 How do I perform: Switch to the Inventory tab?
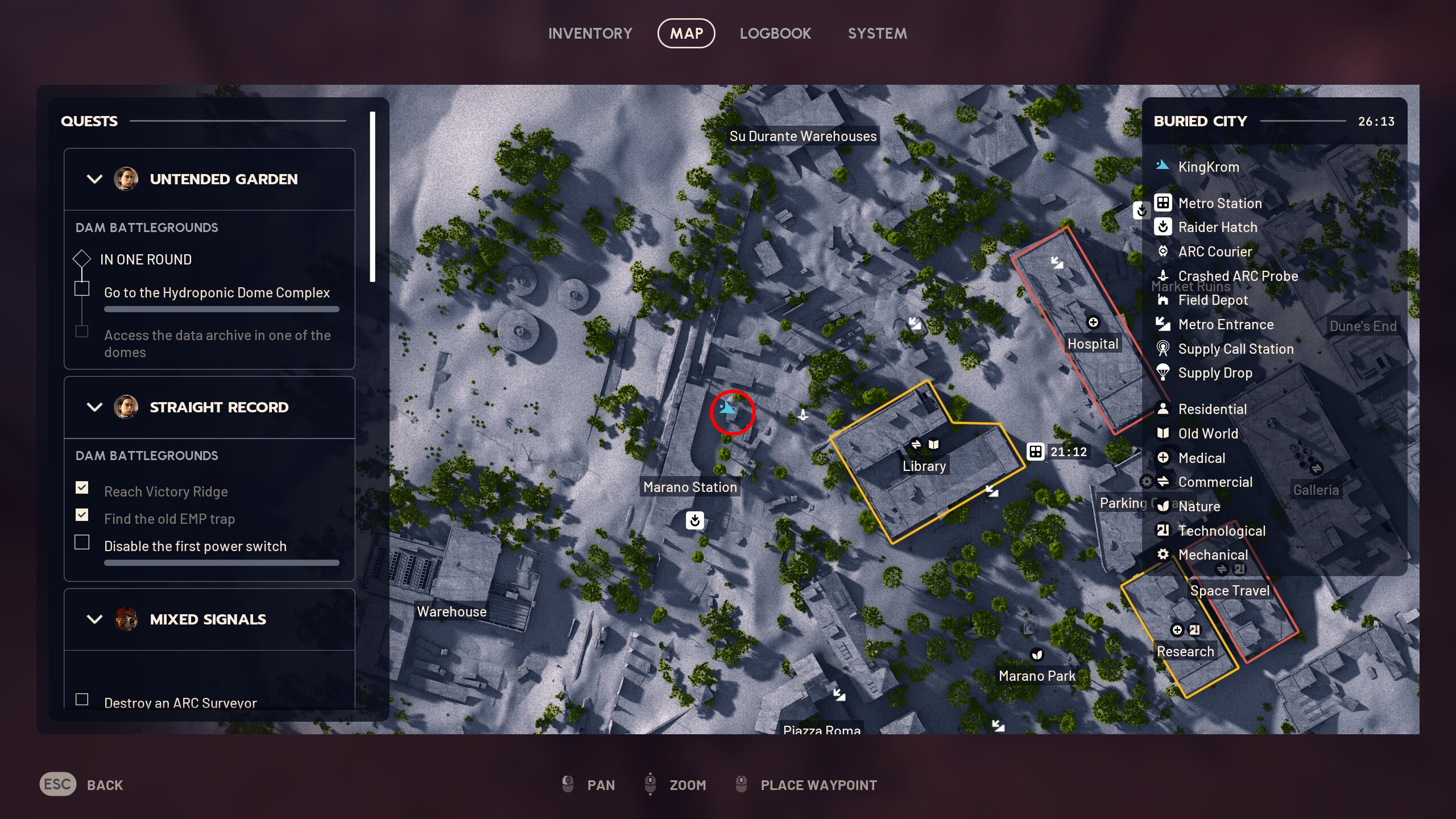590,33
